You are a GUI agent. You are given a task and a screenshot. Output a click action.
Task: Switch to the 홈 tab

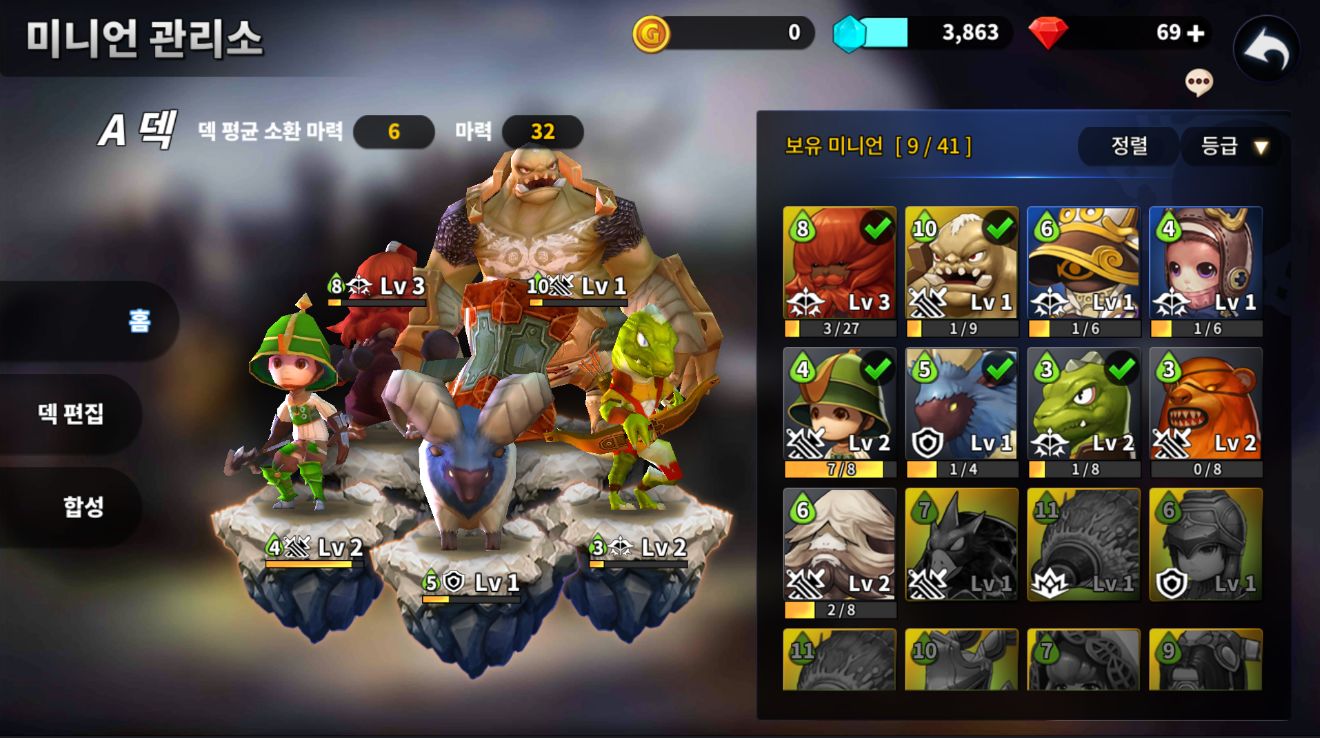(x=138, y=320)
